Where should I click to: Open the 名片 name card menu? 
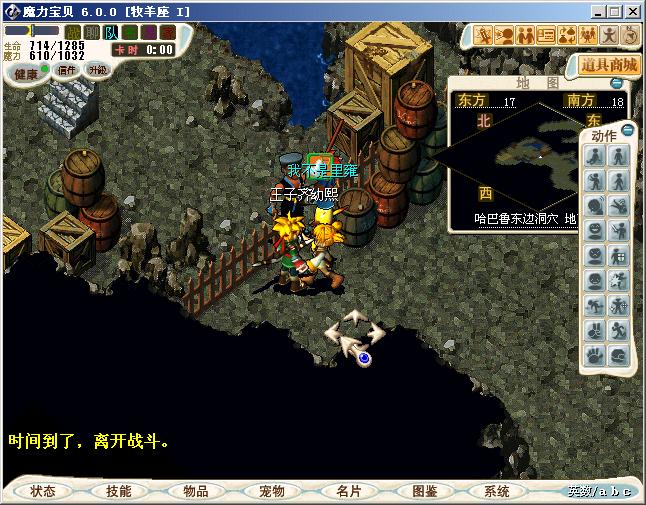(x=347, y=491)
